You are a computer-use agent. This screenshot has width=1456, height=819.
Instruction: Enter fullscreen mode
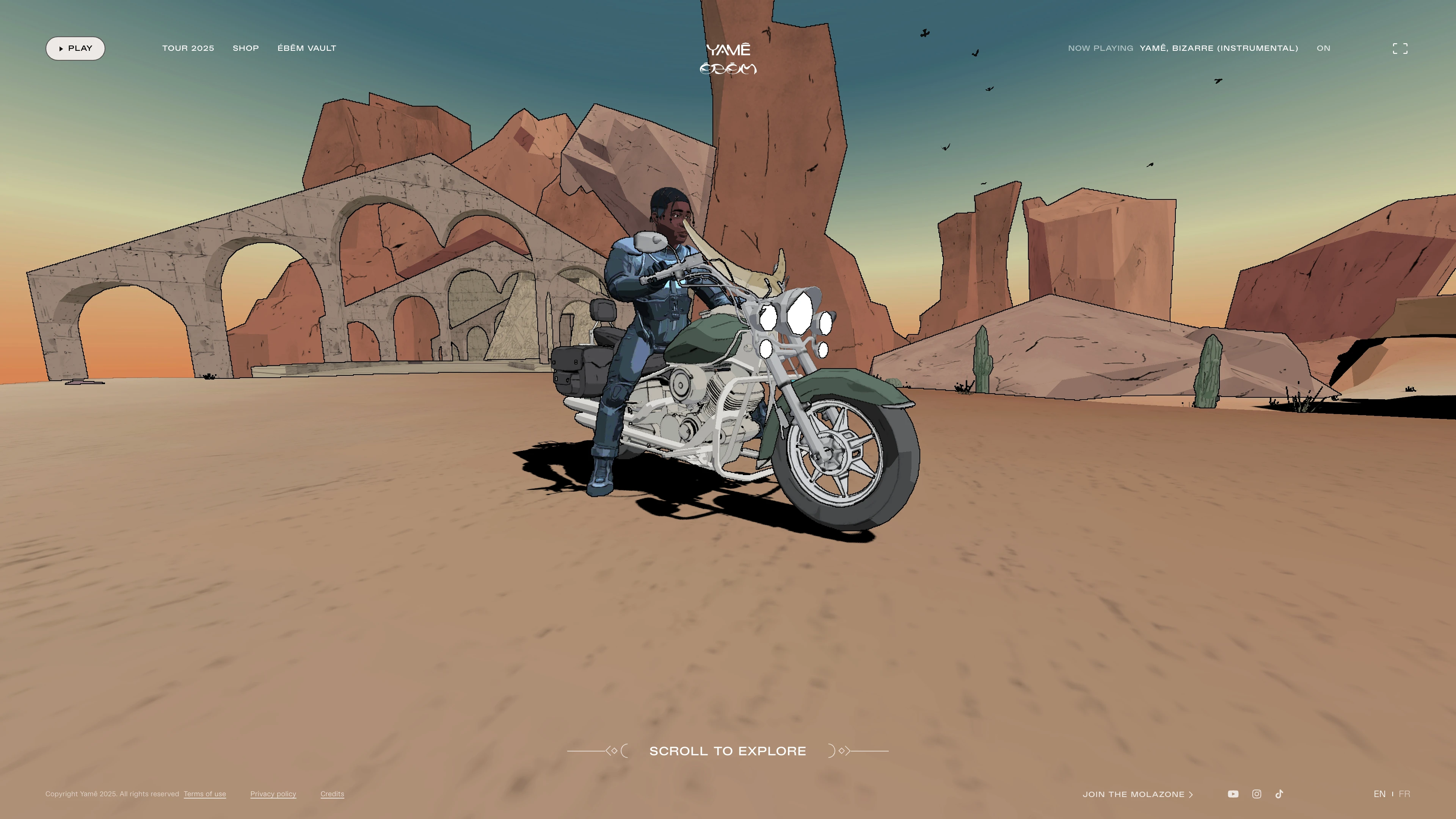coord(1400,49)
